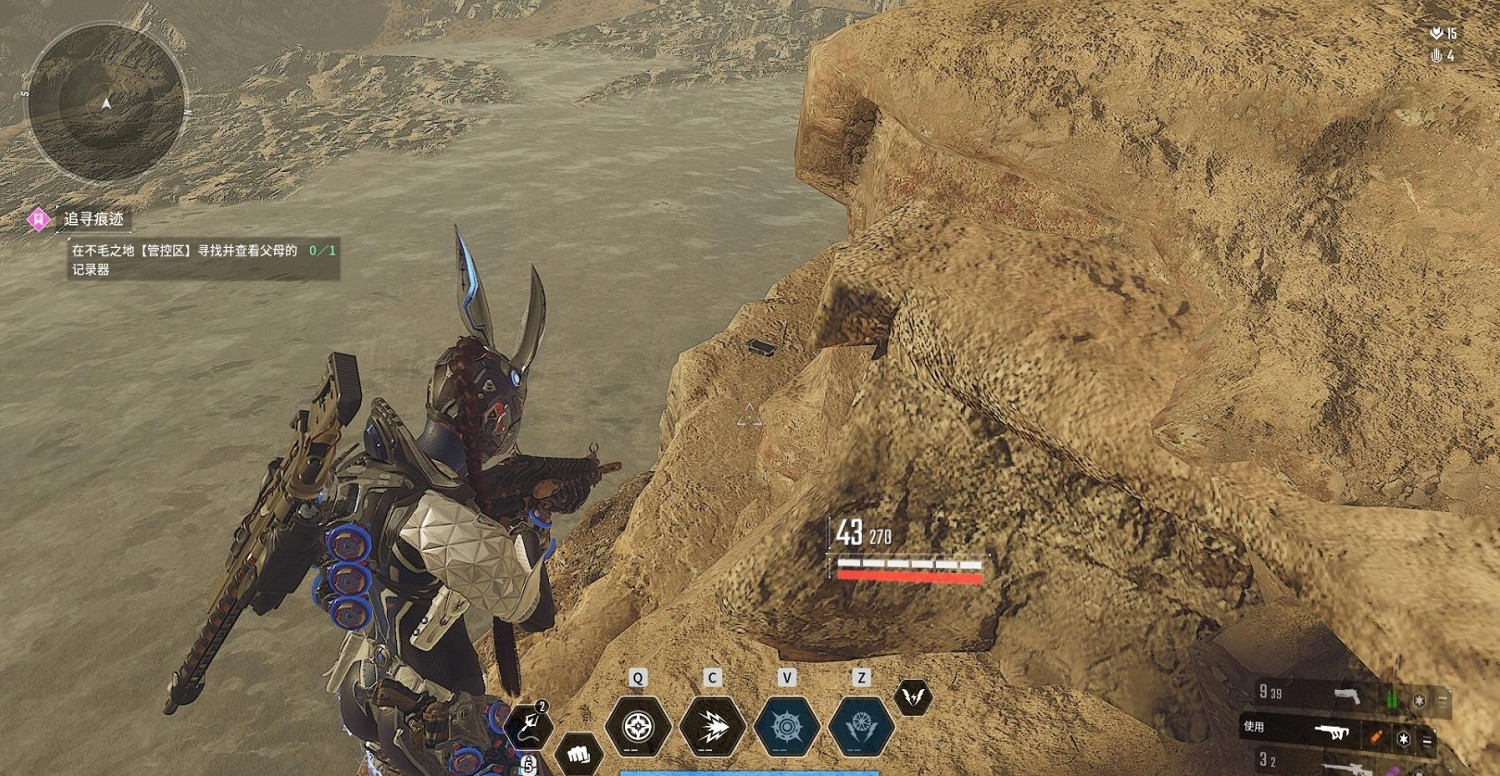1500x776 pixels.
Task: Click the small twin-lightning passive icon
Action: tap(912, 697)
